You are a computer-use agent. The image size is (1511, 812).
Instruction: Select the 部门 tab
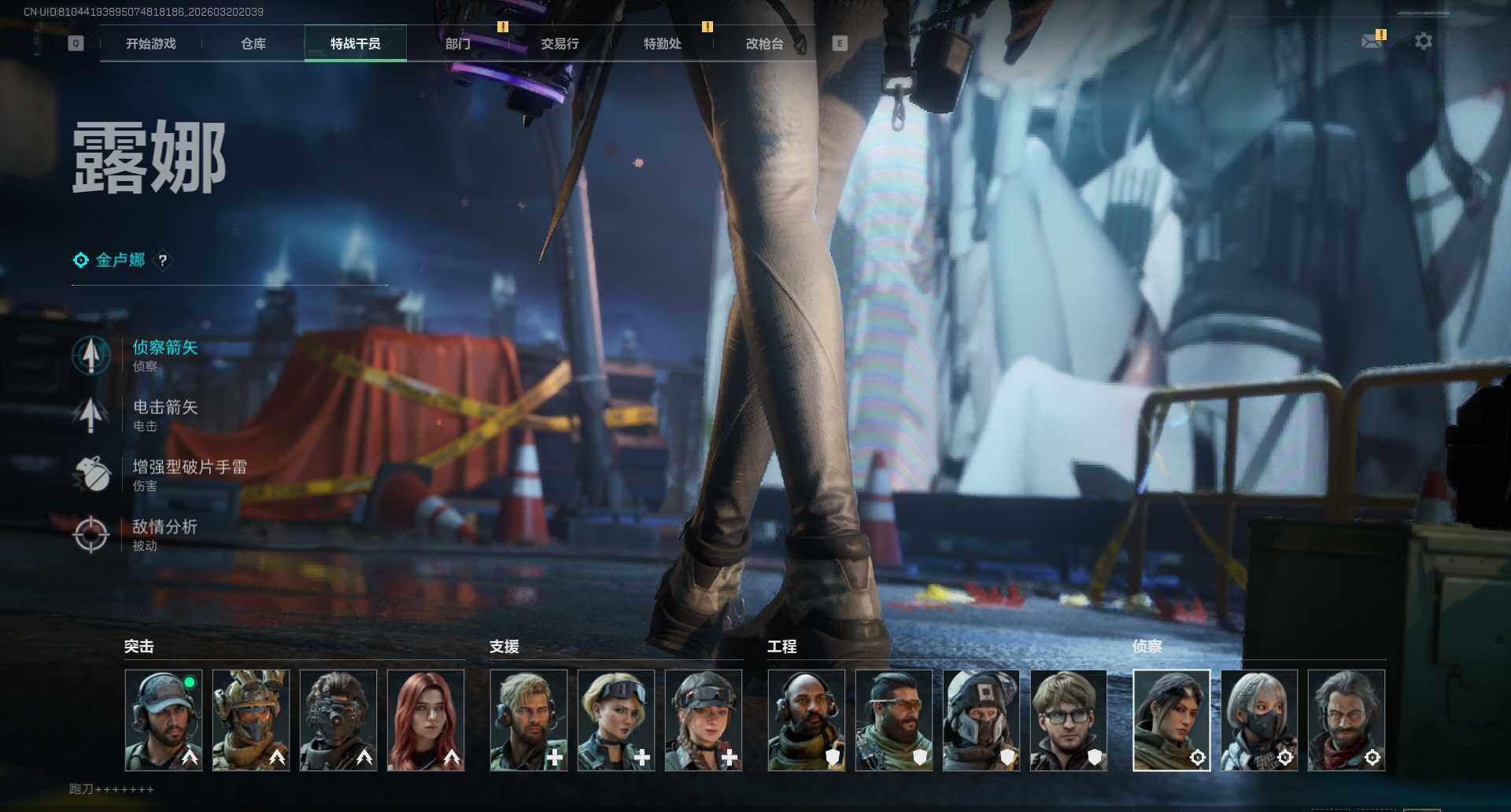coord(457,44)
